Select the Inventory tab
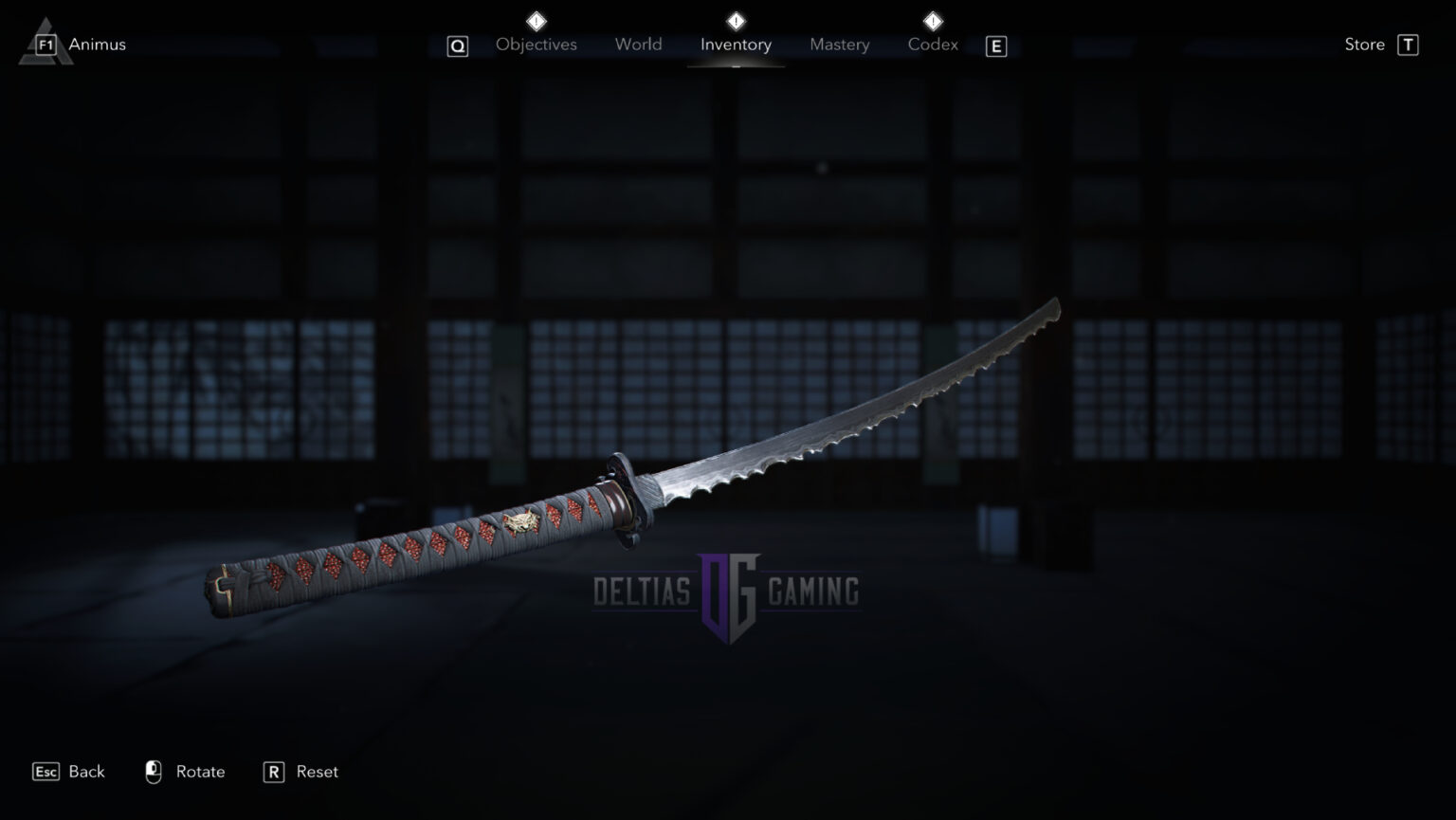 736,44
